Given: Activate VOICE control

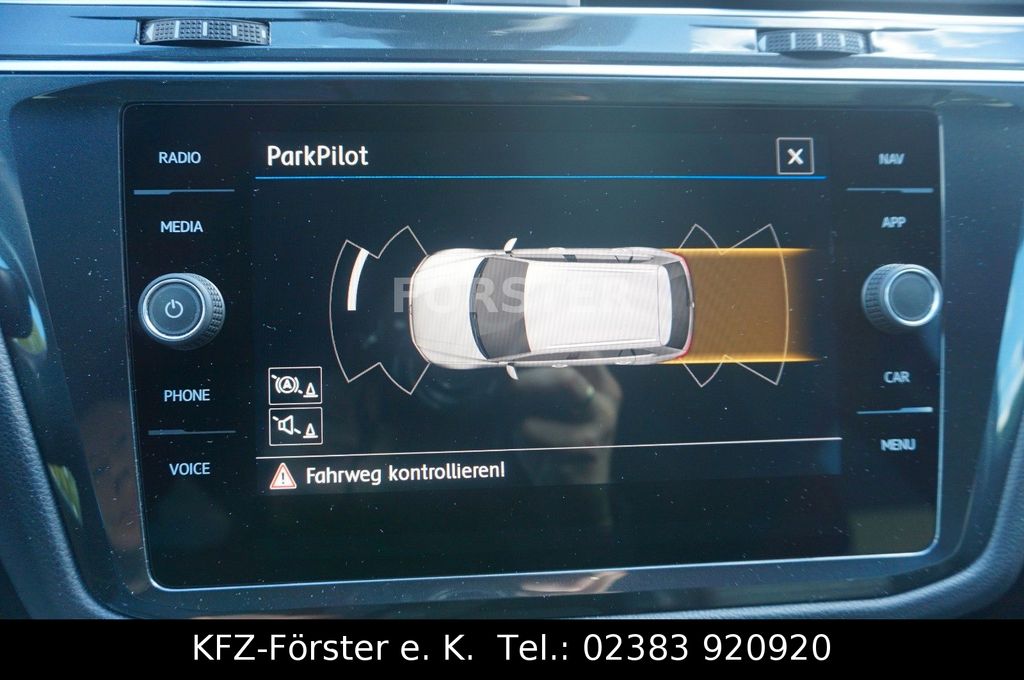Looking at the screenshot, I should point(189,468).
